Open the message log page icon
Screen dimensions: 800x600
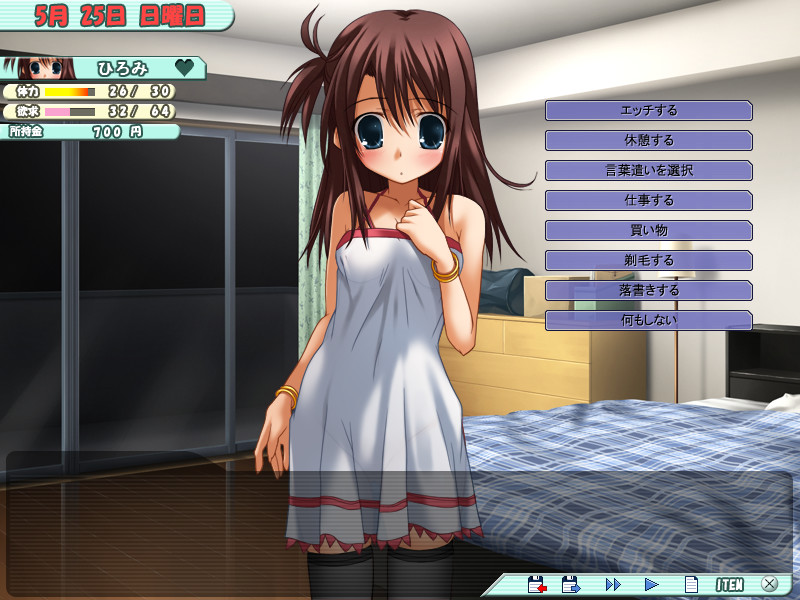click(690, 584)
